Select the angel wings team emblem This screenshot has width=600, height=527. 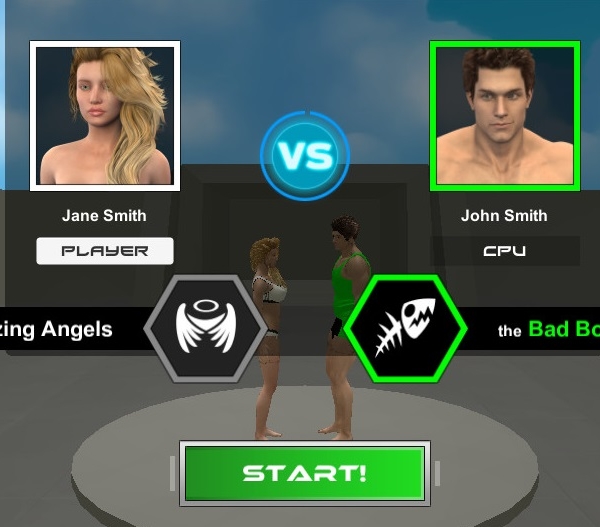[x=206, y=327]
